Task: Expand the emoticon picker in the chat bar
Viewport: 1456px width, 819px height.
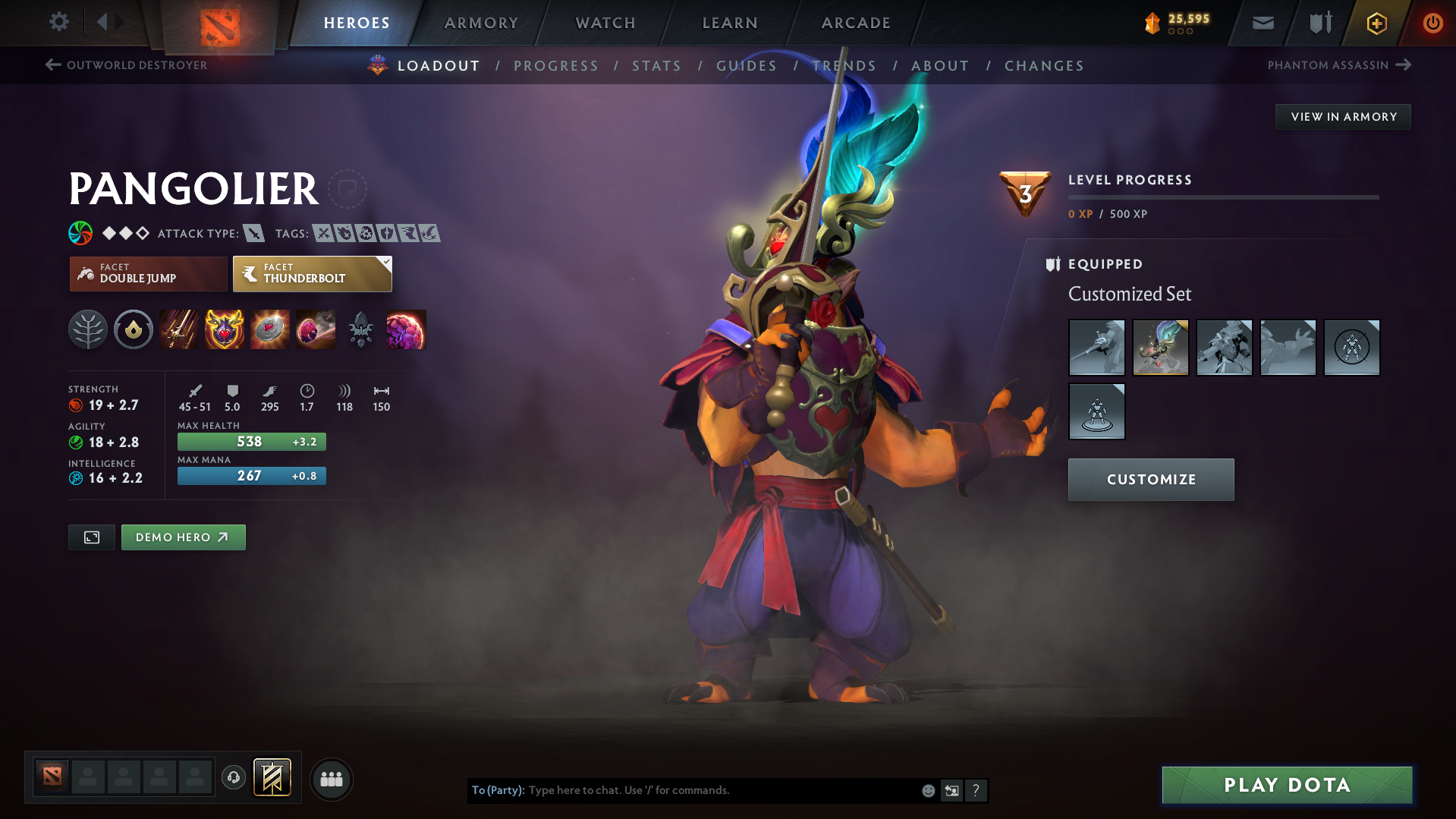Action: 927,790
